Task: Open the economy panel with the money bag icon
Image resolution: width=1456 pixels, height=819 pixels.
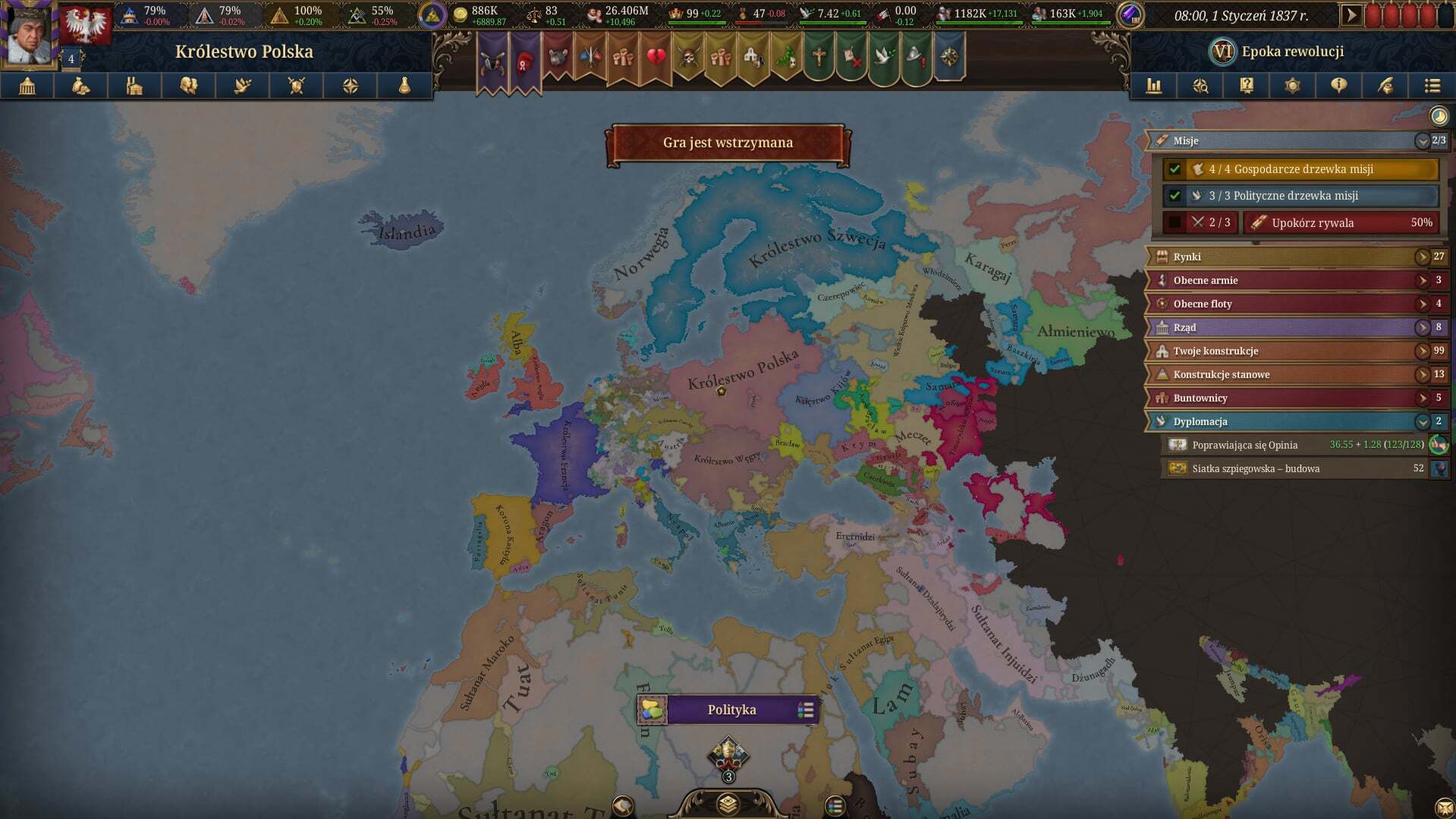Action: (x=81, y=86)
